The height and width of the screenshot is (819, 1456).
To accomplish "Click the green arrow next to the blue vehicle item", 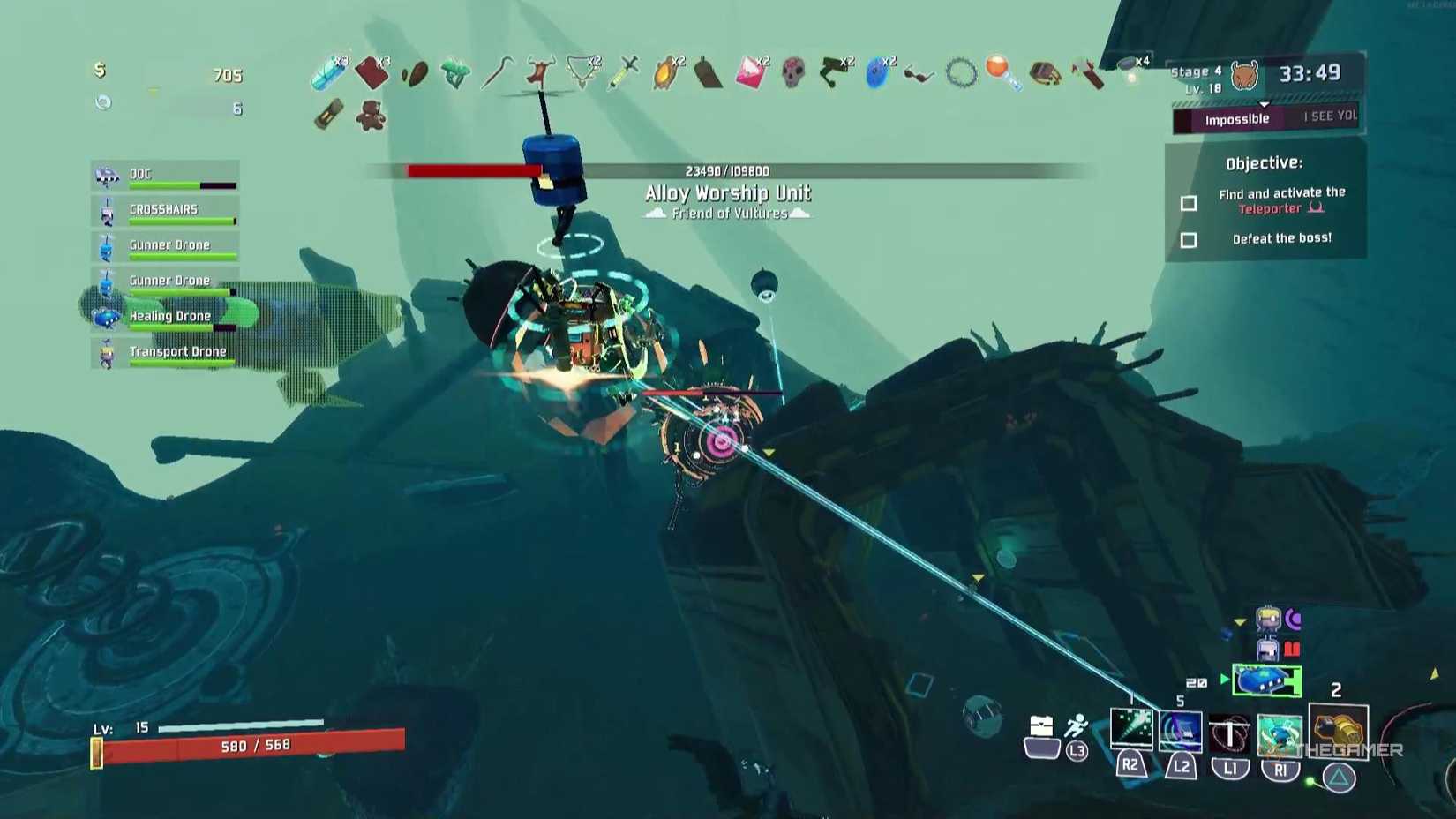I will 1224,680.
